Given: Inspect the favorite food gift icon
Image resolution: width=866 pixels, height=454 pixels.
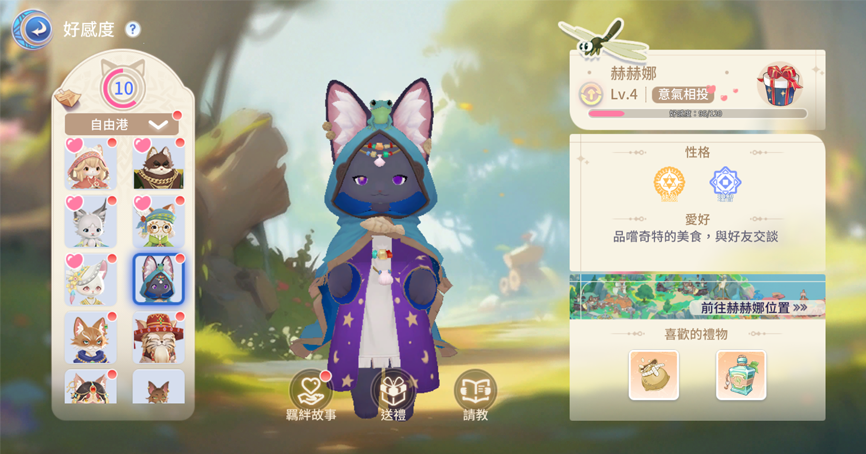Looking at the screenshot, I should coord(654,375).
